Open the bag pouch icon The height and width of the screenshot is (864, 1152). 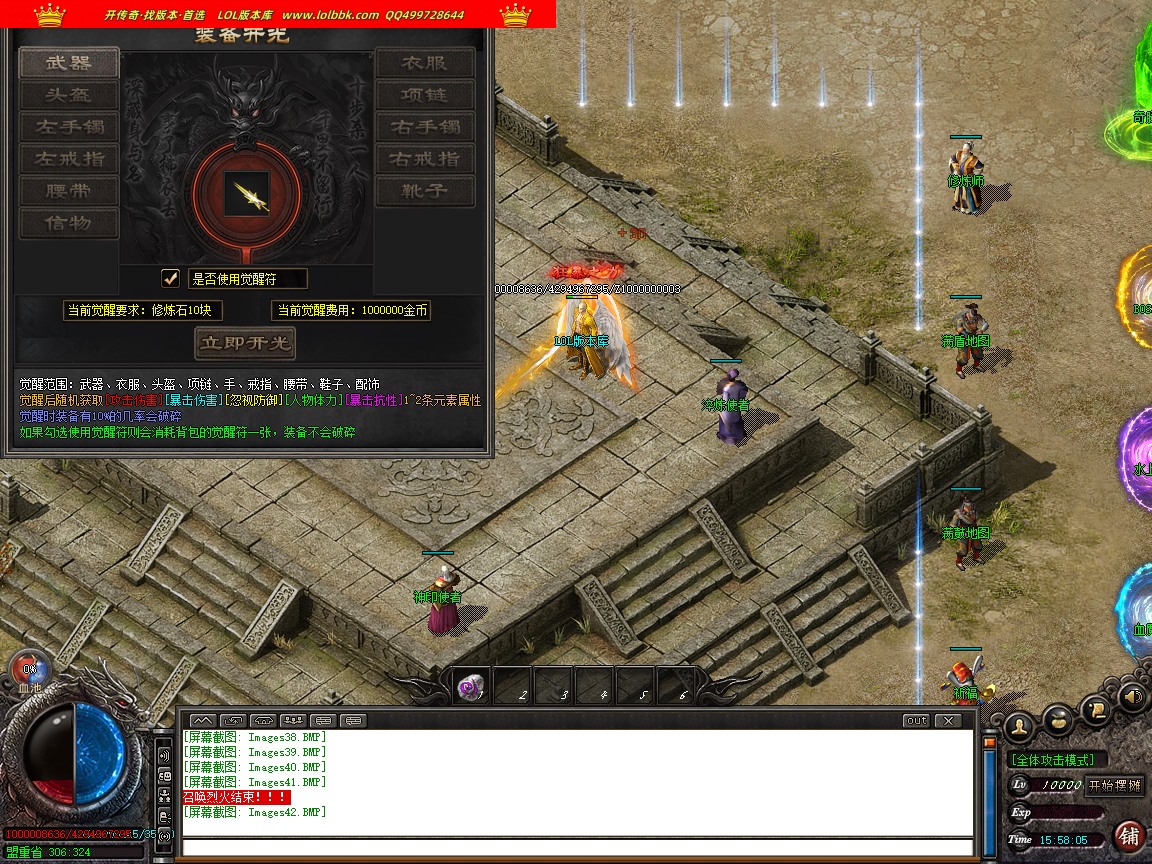pyautogui.click(x=1059, y=720)
